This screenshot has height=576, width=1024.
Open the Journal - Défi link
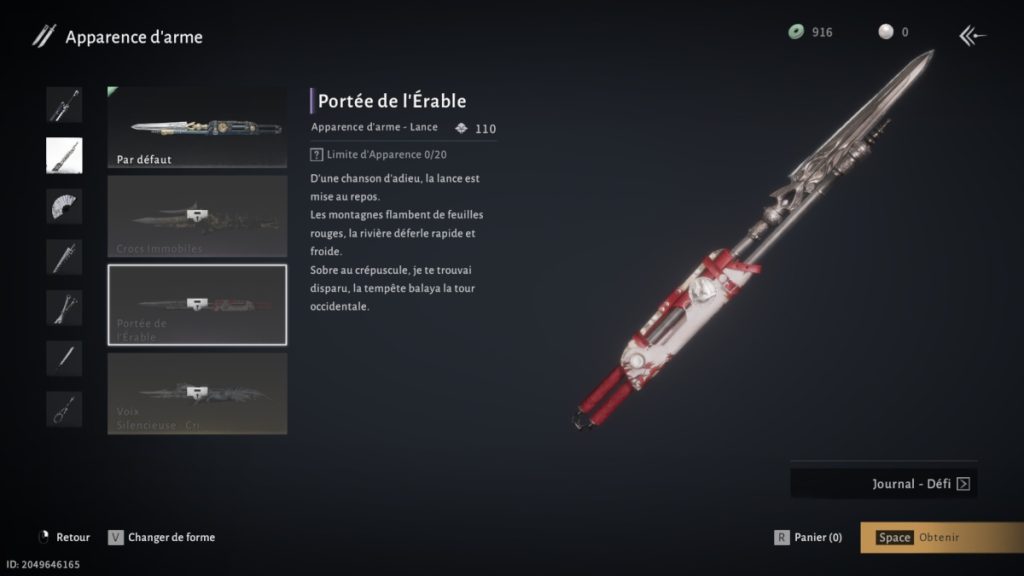point(884,484)
